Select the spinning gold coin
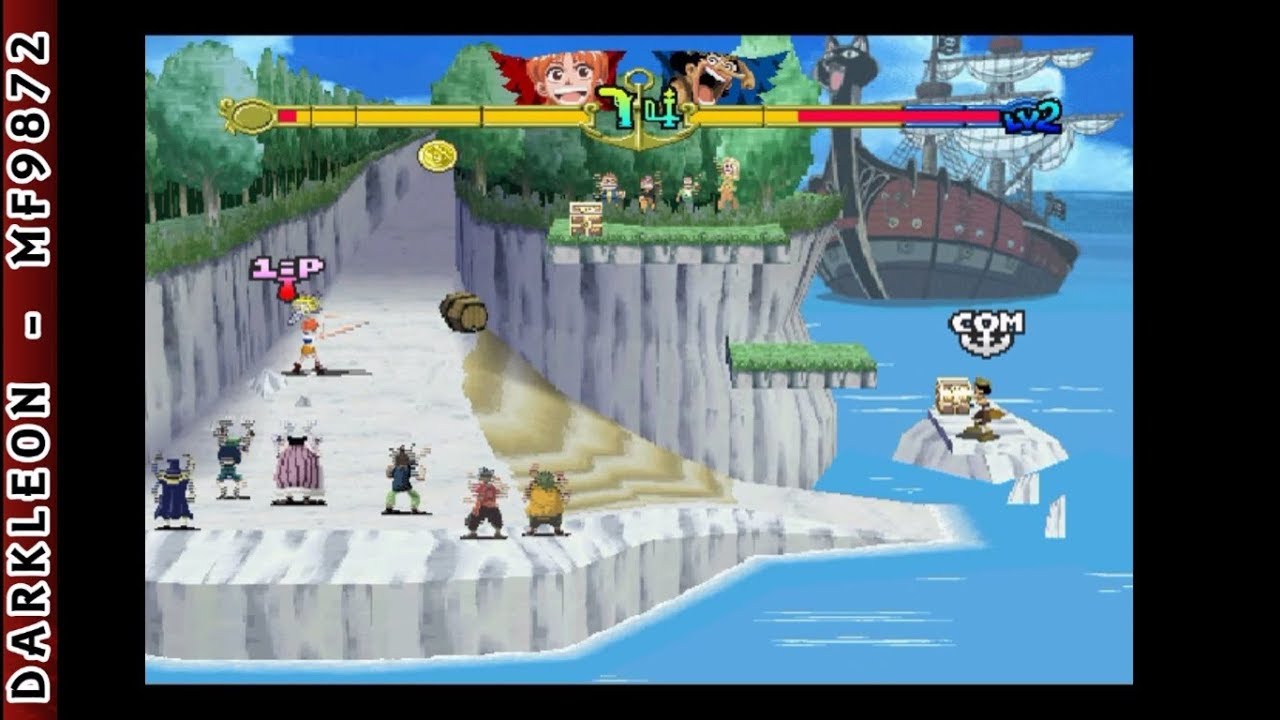1280x720 pixels. coord(438,156)
